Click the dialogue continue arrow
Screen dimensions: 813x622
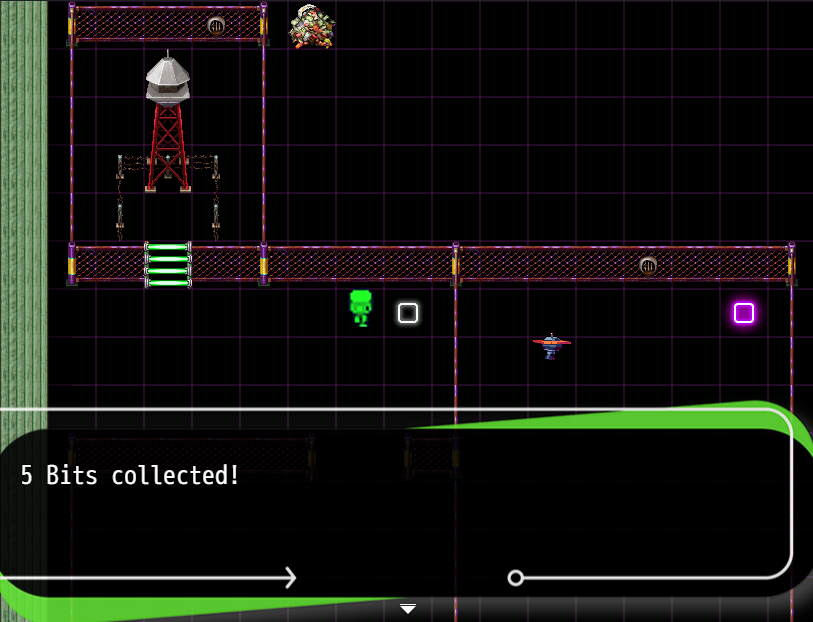click(x=407, y=608)
